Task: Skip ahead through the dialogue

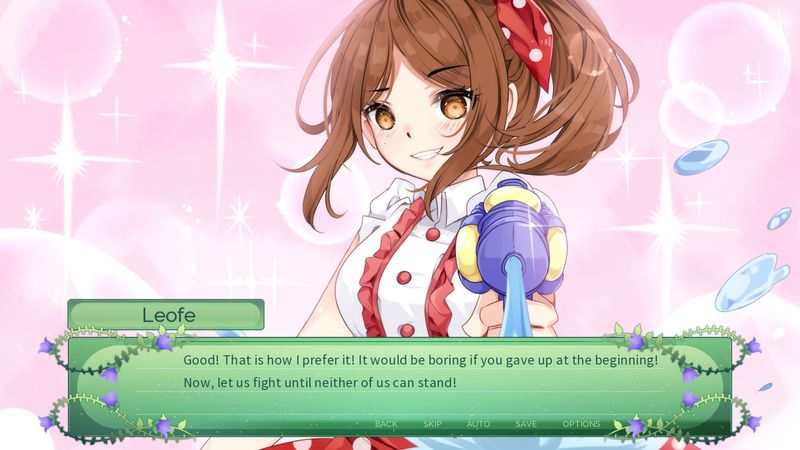Action: (432, 424)
